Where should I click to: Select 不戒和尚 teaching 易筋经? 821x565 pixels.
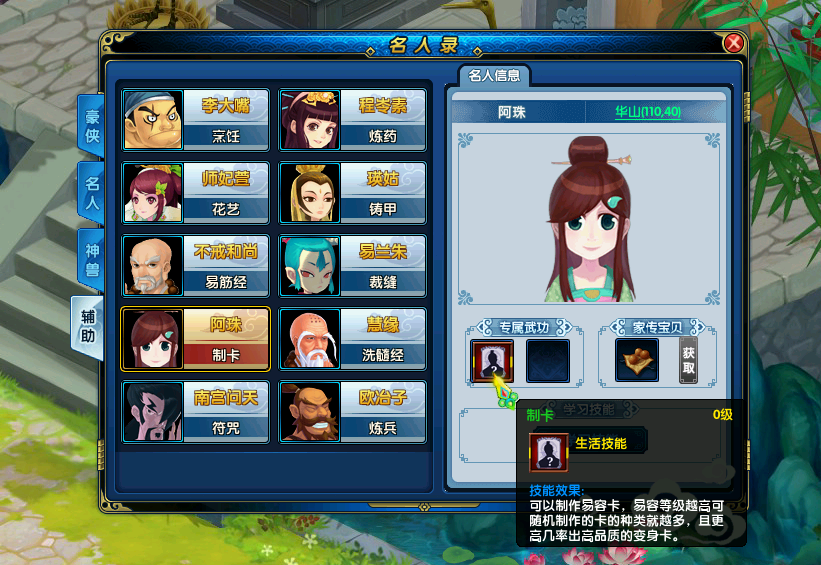pyautogui.click(x=196, y=266)
